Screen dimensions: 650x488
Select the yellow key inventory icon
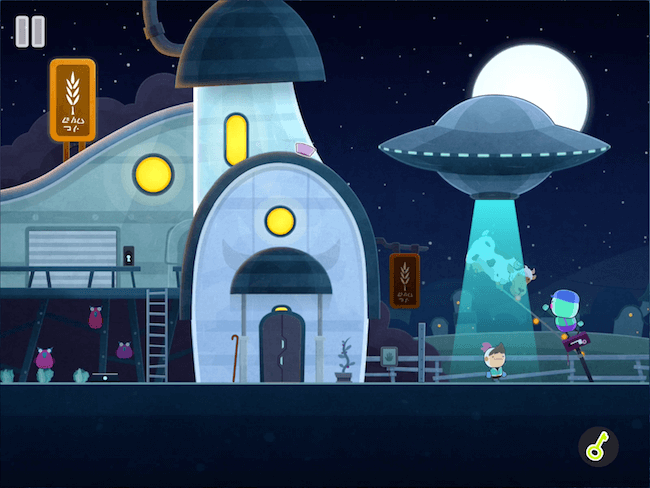tap(598, 448)
